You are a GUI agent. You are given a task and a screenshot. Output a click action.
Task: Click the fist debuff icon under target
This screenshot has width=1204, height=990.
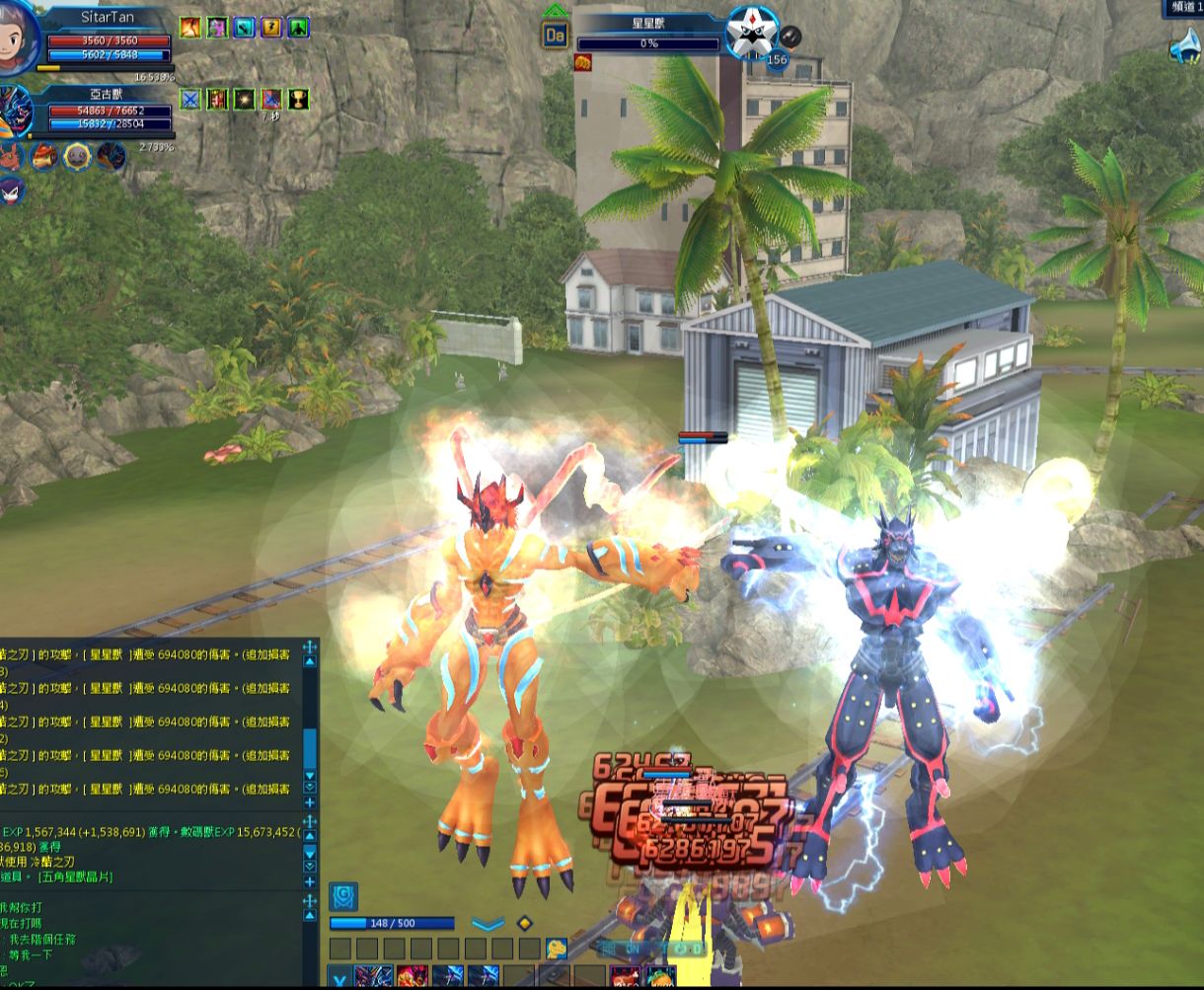coord(582,62)
